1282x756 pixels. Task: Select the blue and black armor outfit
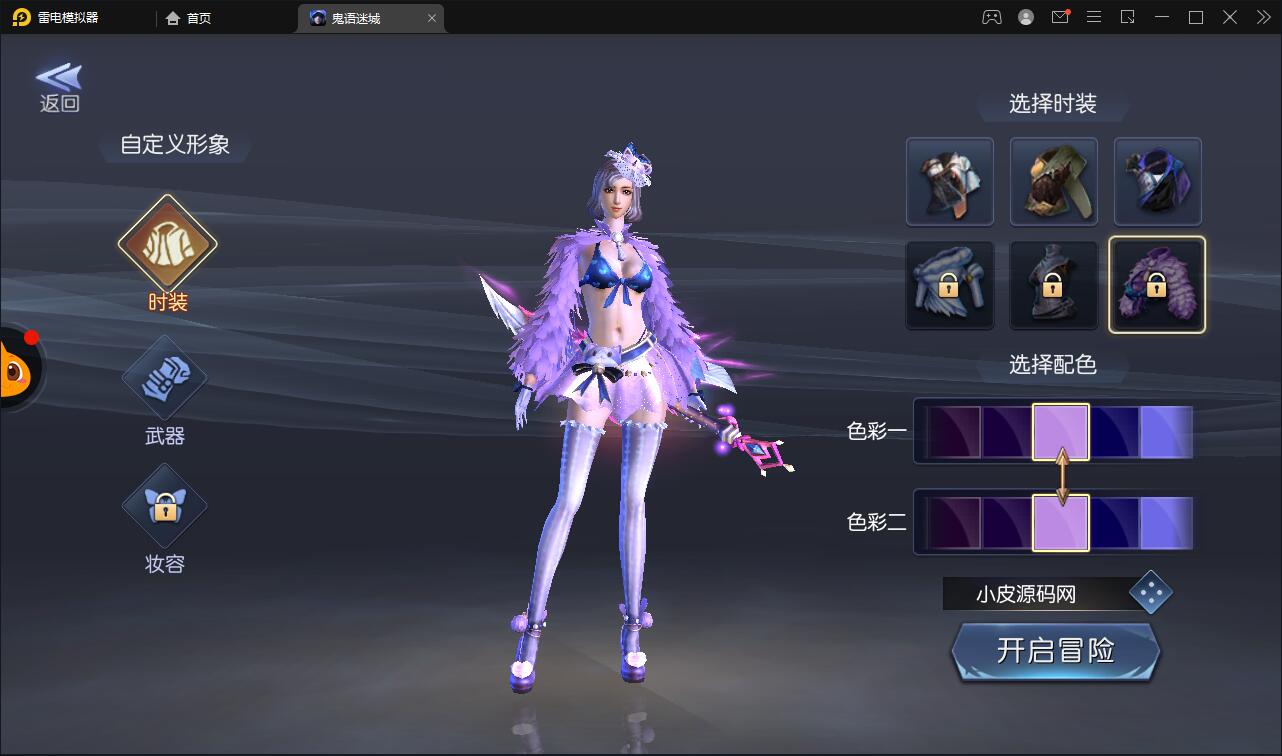tap(1157, 181)
